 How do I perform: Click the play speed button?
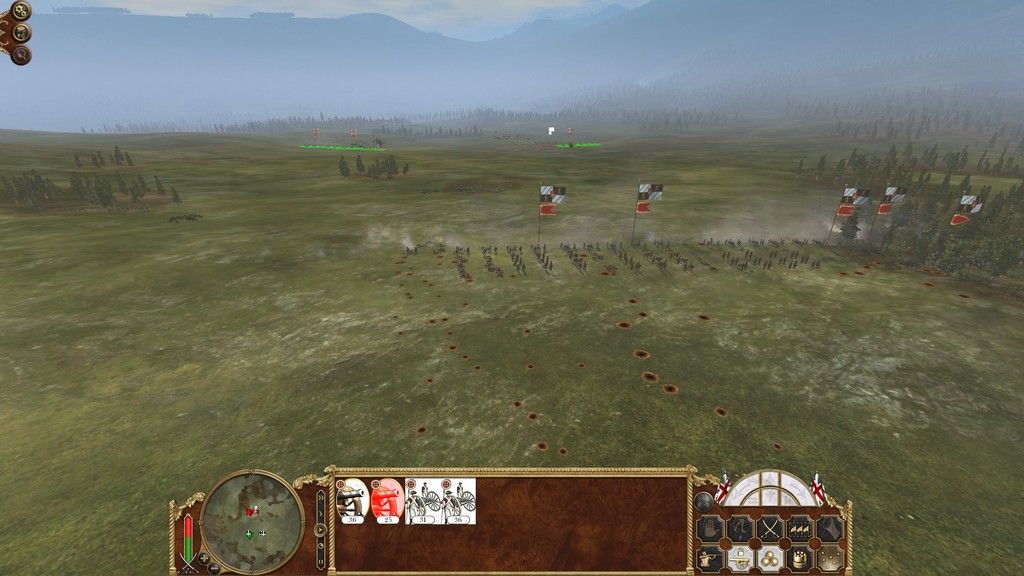pyautogui.click(x=320, y=530)
